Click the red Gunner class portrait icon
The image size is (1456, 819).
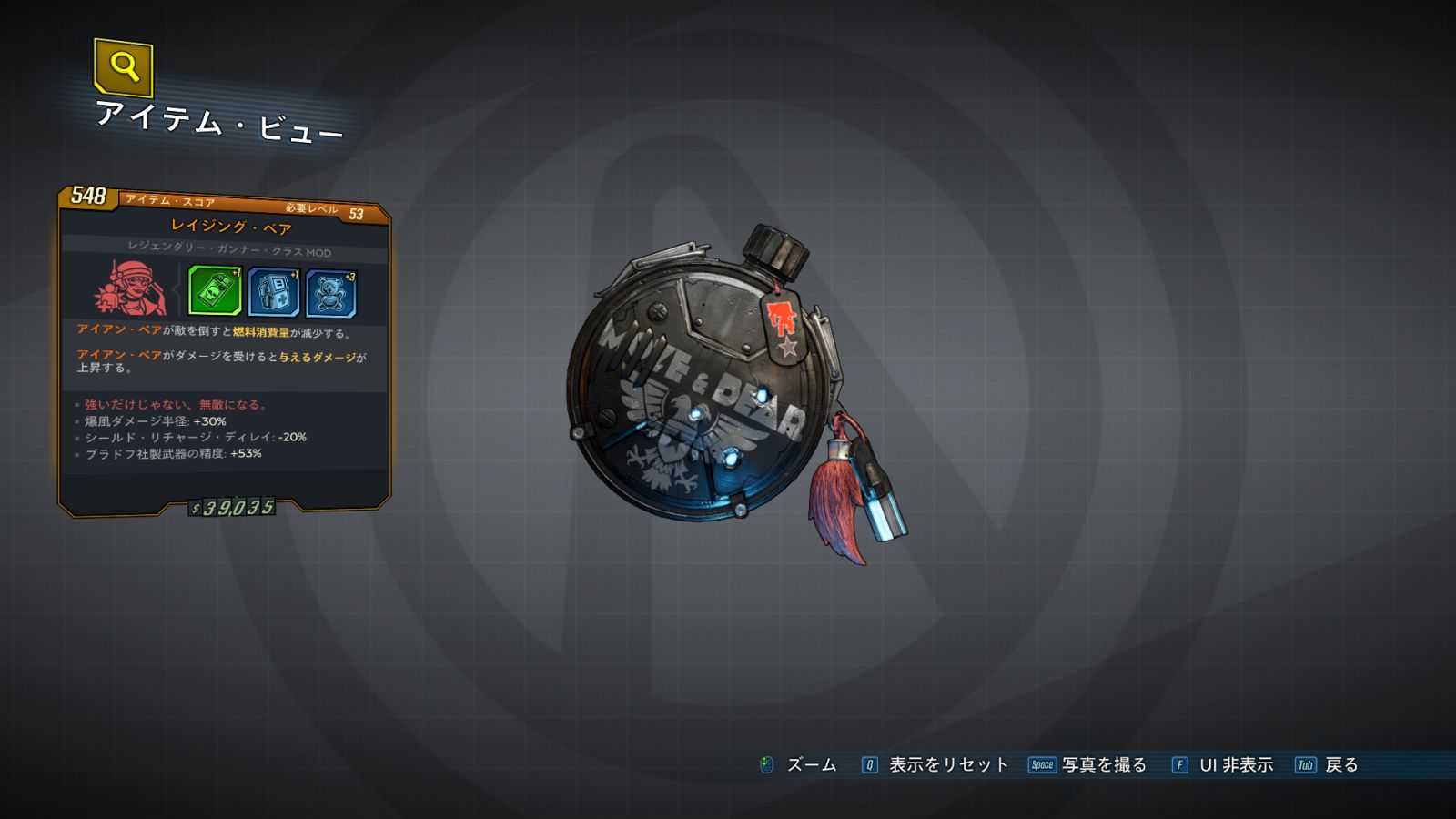coord(130,288)
